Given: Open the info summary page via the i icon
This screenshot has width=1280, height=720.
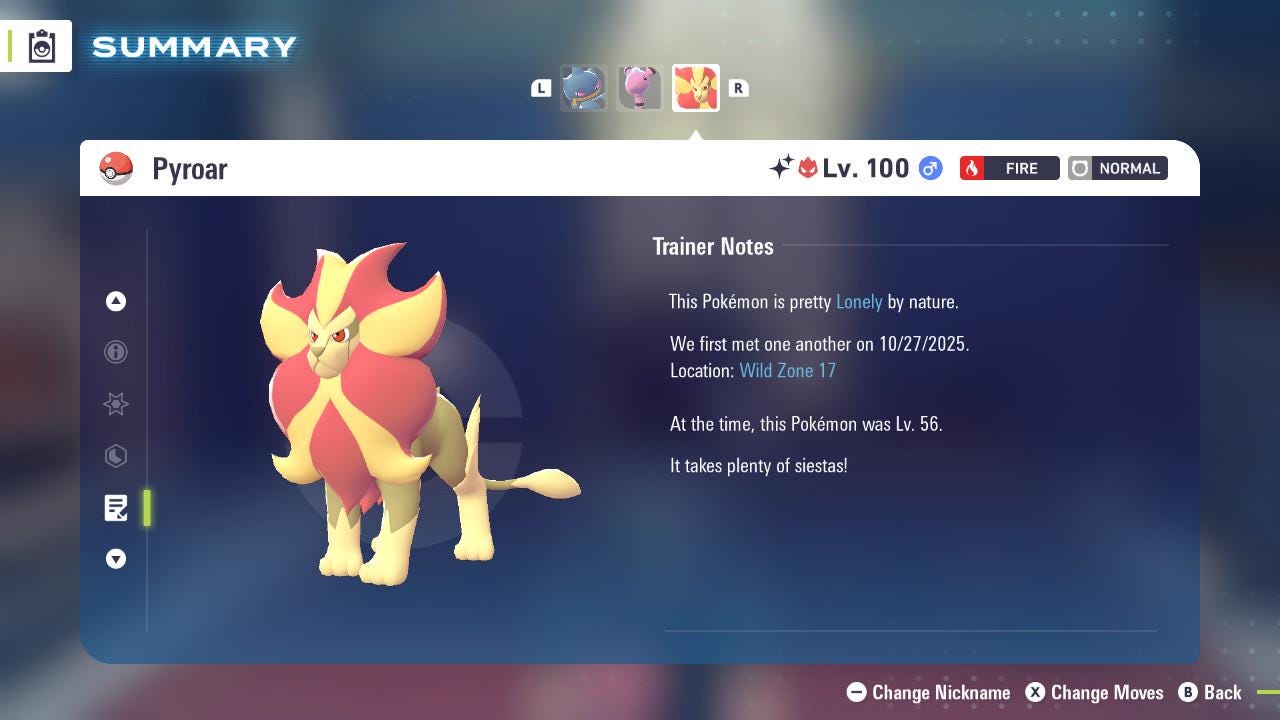Looking at the screenshot, I should 116,352.
